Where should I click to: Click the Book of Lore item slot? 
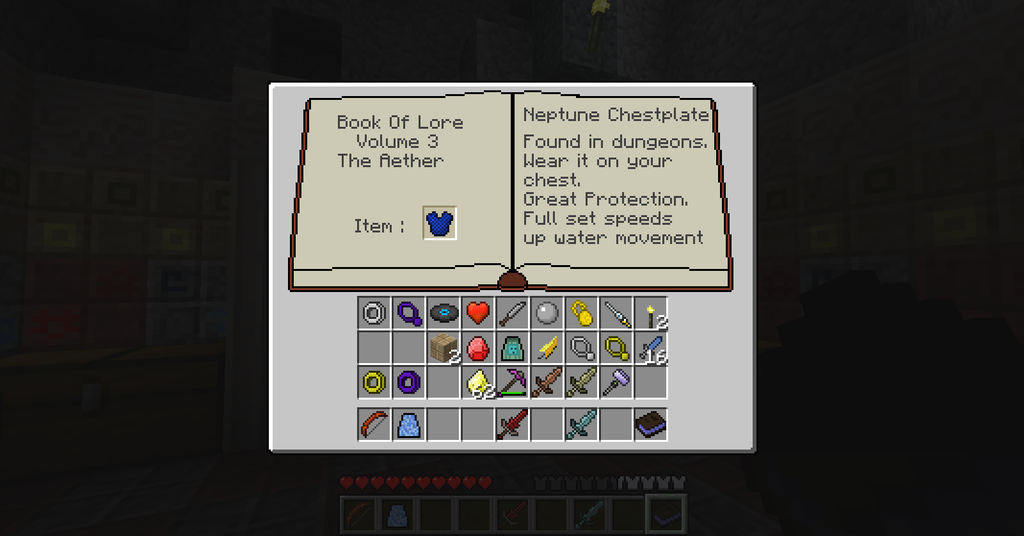[651, 425]
